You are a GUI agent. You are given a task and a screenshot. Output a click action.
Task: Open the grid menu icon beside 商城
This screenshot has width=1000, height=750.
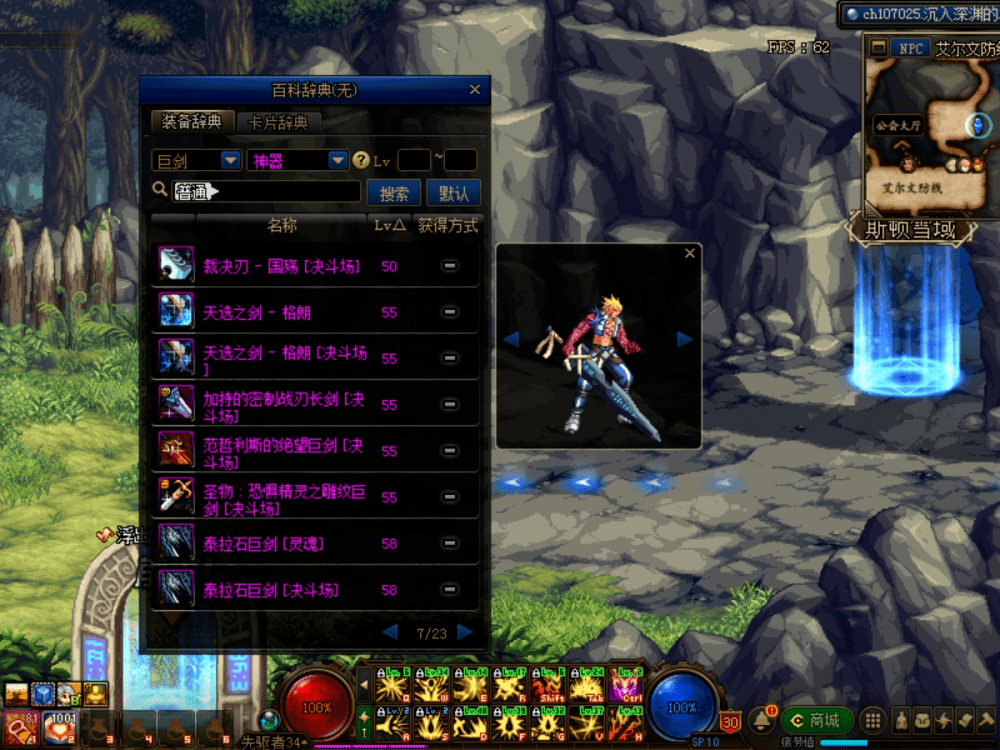click(872, 720)
